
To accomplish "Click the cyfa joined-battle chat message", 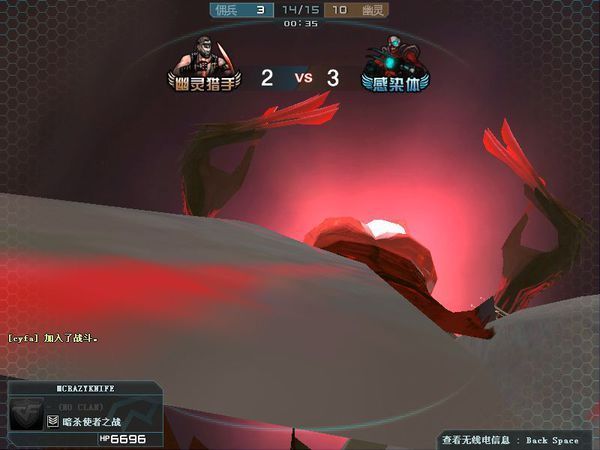I will click(x=53, y=338).
